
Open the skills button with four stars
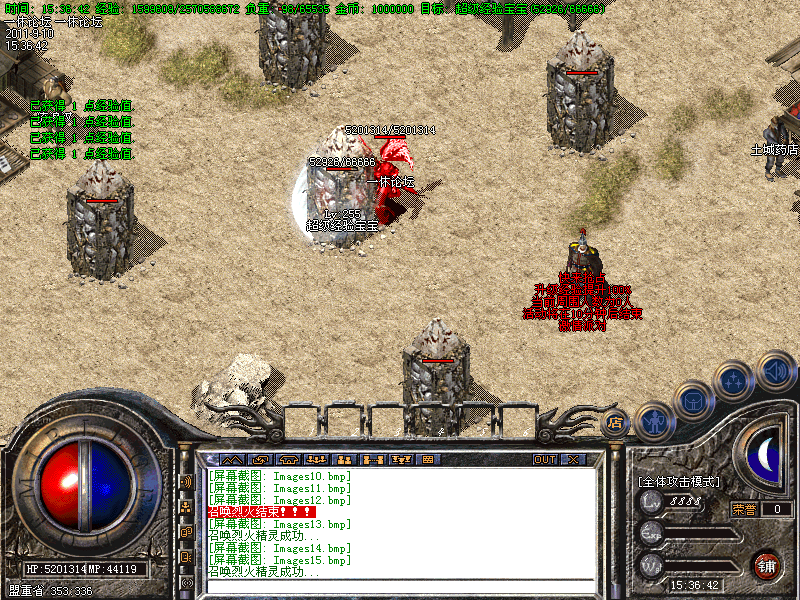click(735, 381)
